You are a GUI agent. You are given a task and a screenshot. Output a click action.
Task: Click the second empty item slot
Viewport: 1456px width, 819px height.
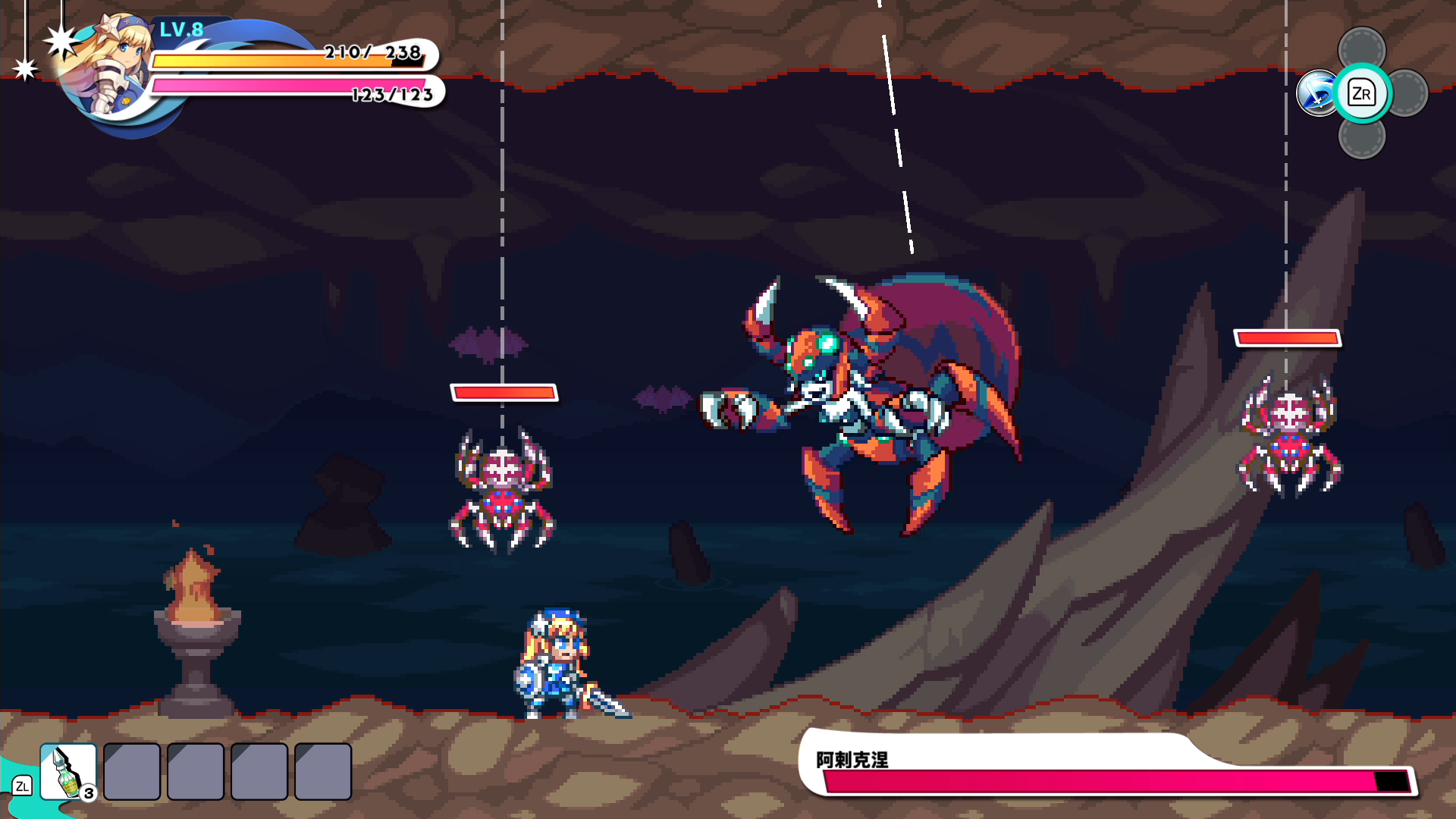(x=130, y=771)
